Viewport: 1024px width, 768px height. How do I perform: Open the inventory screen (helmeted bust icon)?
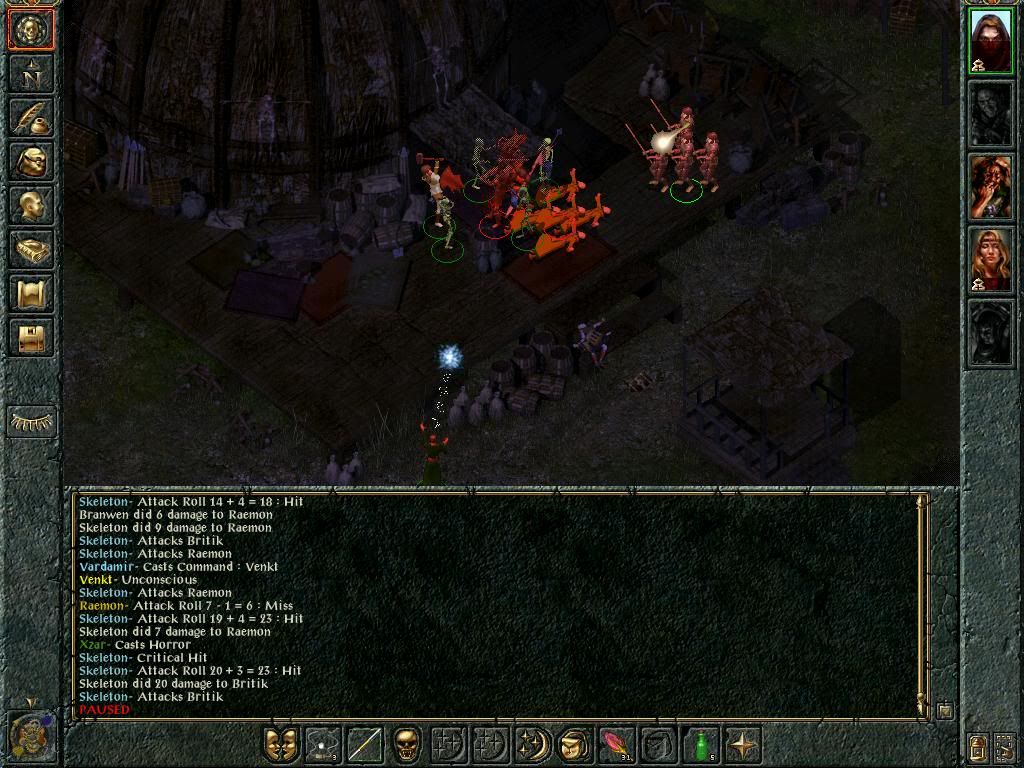[31, 161]
